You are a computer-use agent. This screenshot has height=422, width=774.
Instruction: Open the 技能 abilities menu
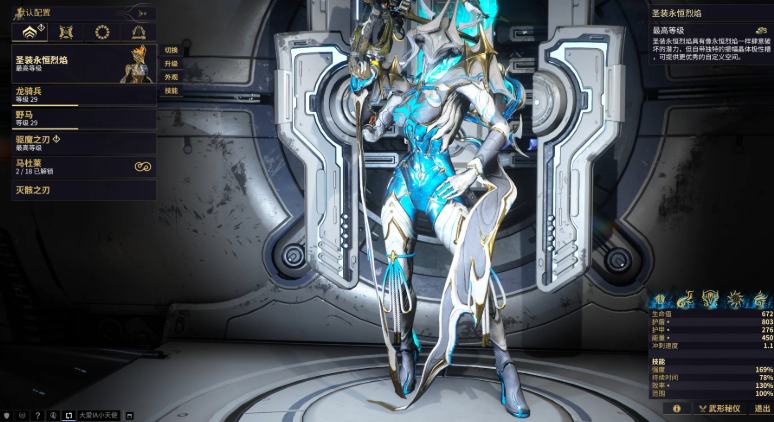pyautogui.click(x=171, y=91)
